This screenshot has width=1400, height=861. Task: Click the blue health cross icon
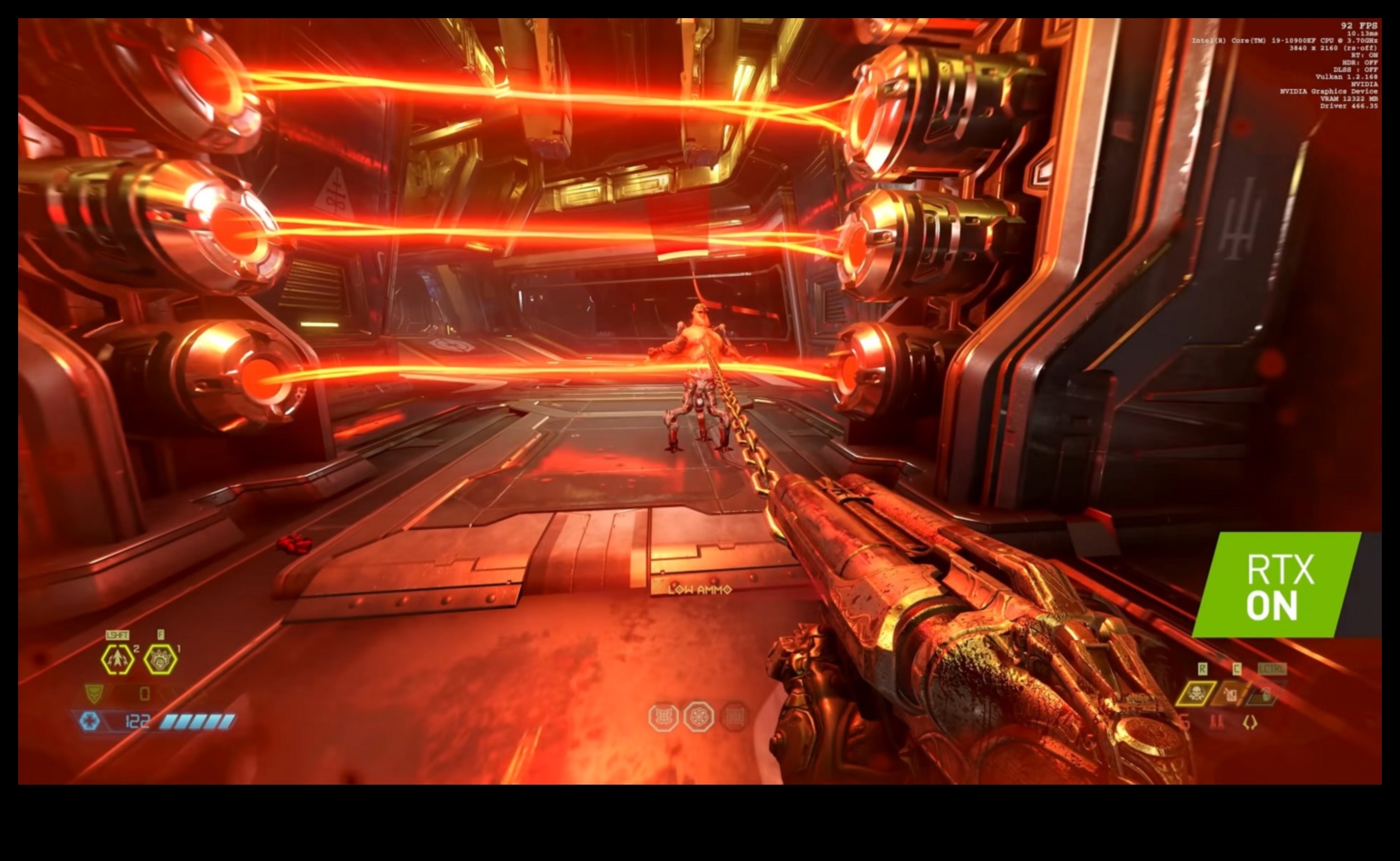[x=89, y=721]
